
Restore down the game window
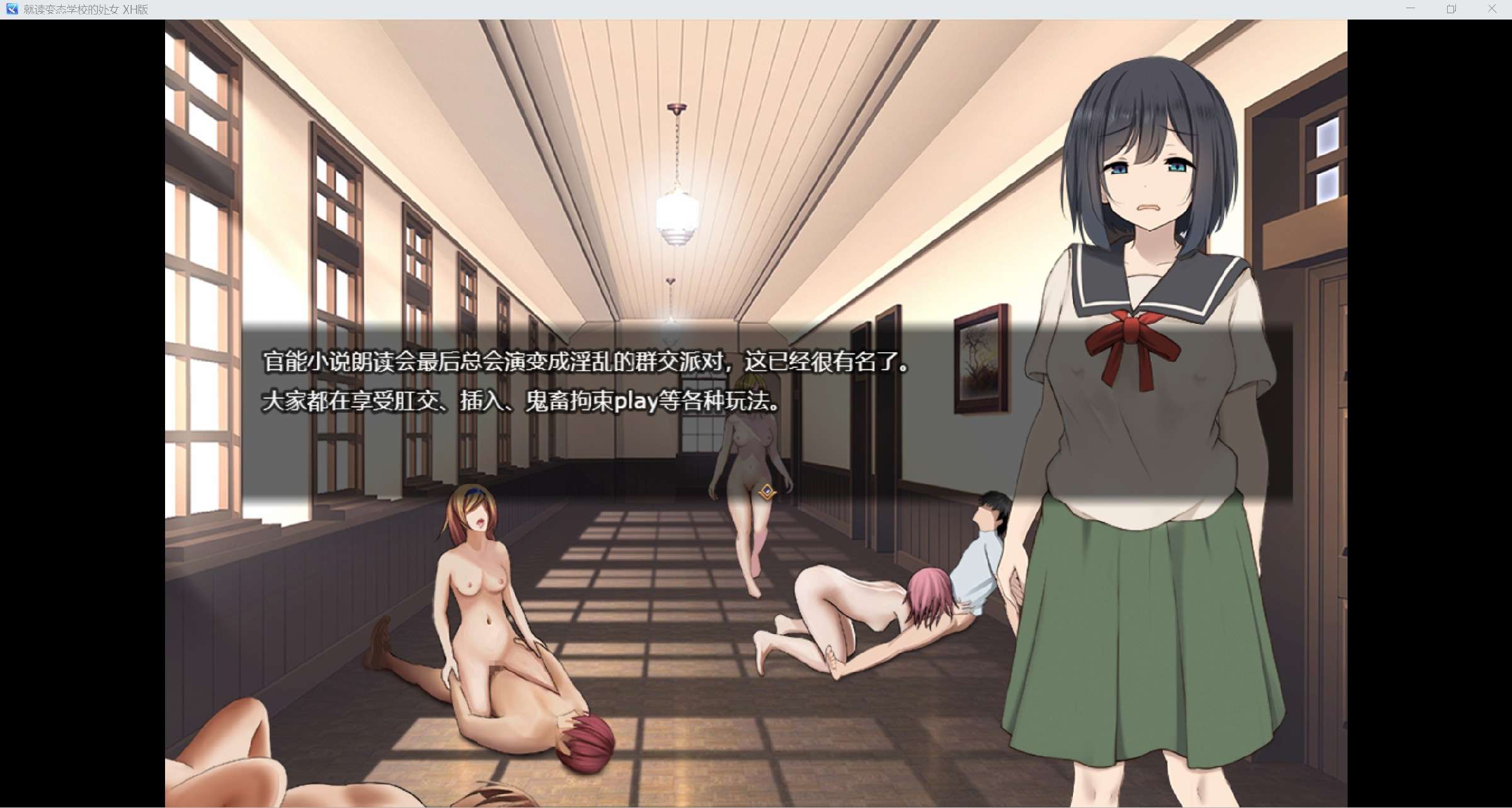(x=1451, y=9)
